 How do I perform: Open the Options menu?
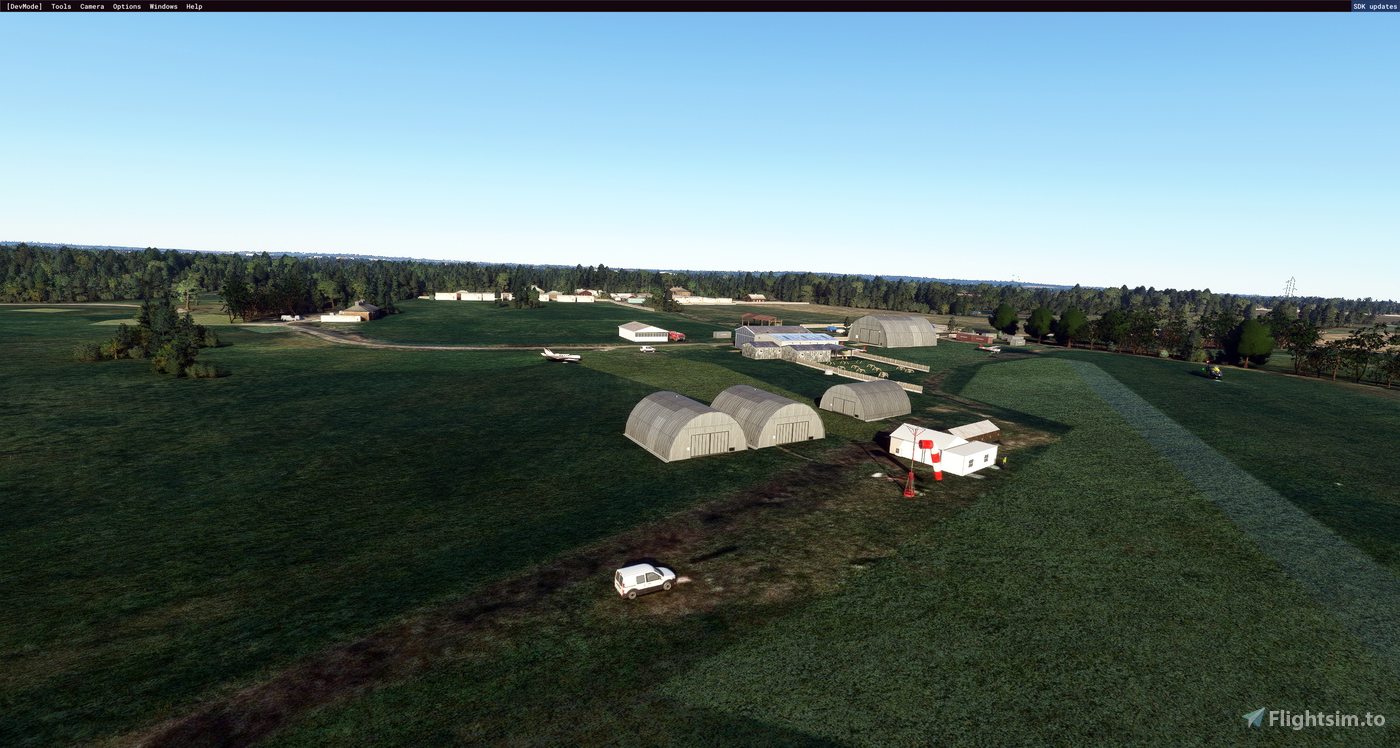pyautogui.click(x=125, y=6)
